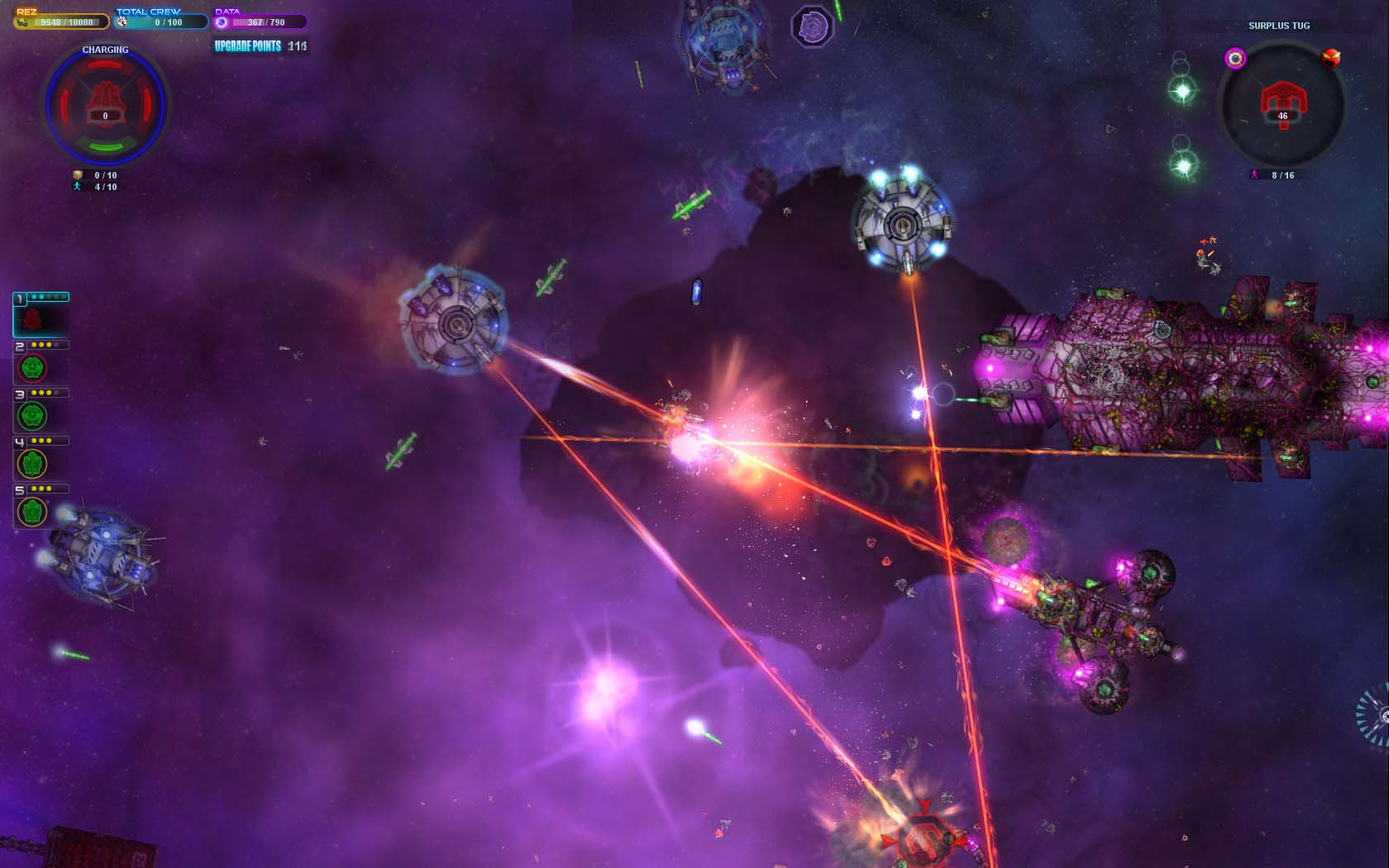
Task: Select the heavy ship in squad slot 4
Action: (33, 463)
